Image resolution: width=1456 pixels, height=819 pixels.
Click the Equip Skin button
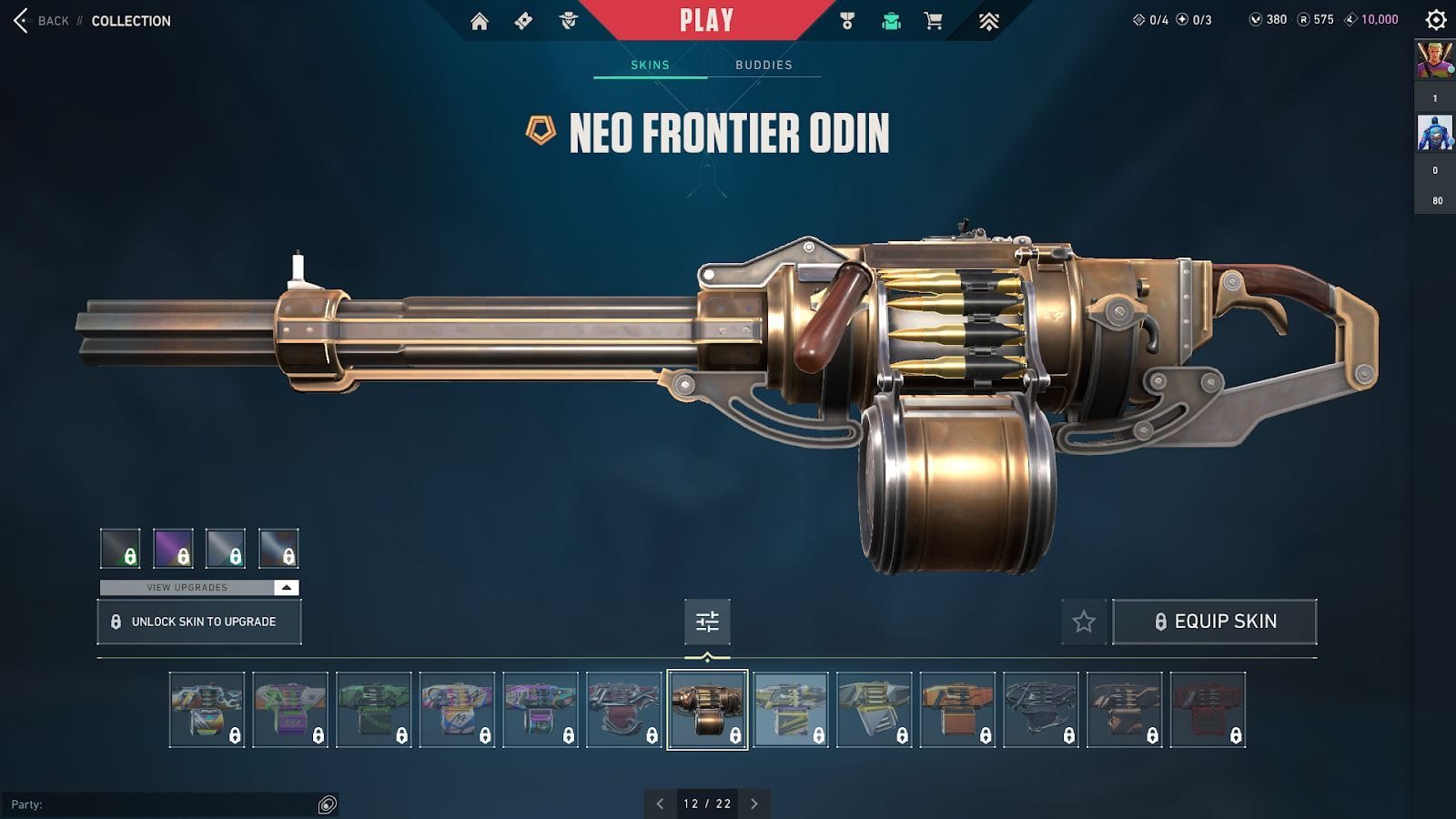click(1215, 622)
